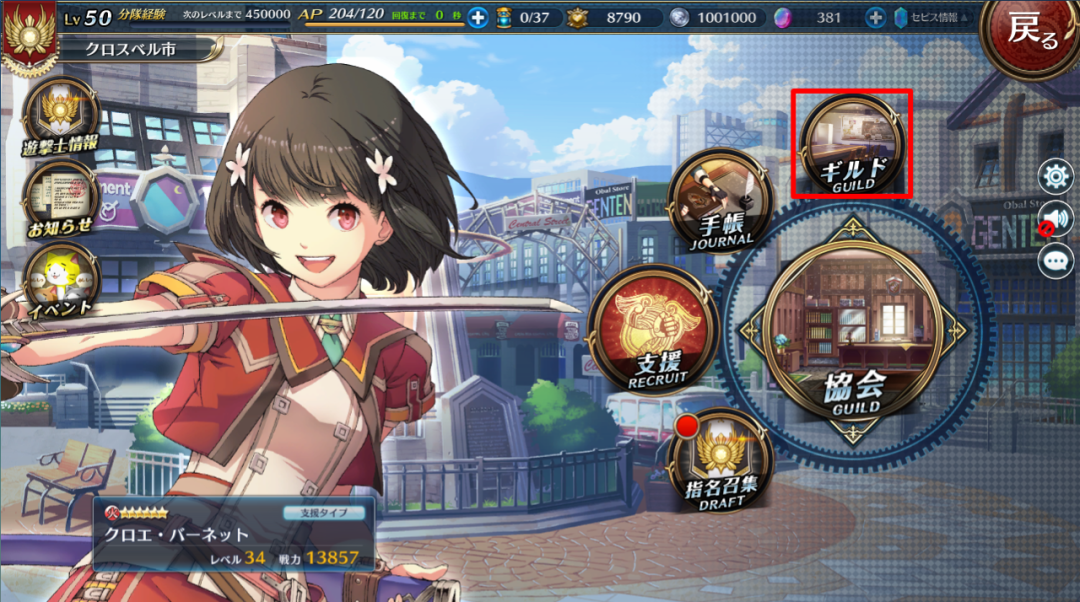Select the 支援 Recruit button
1080x602 pixels.
(x=655, y=328)
